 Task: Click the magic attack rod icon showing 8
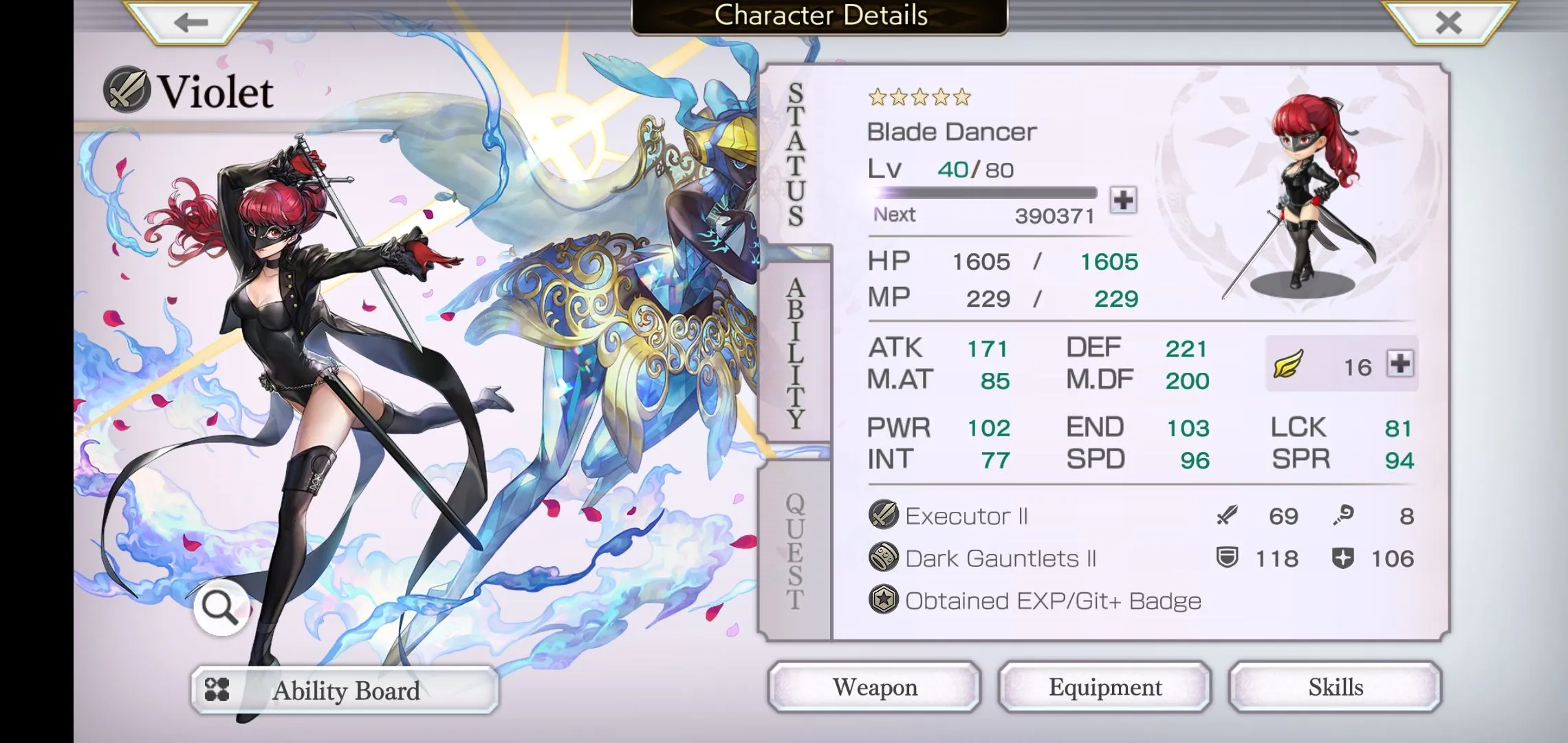pyautogui.click(x=1342, y=515)
